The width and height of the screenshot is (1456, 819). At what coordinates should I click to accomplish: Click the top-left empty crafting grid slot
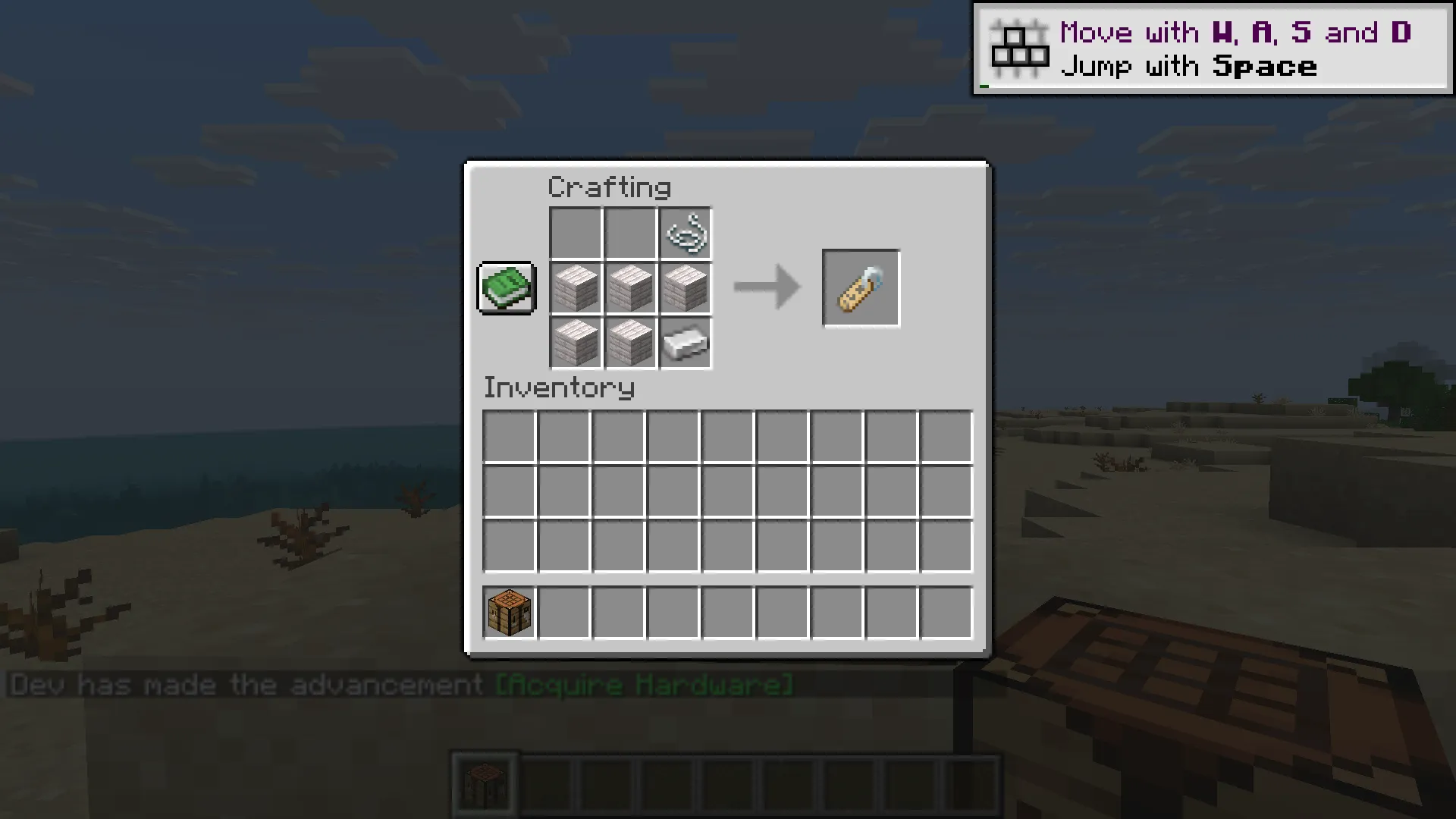(x=575, y=232)
